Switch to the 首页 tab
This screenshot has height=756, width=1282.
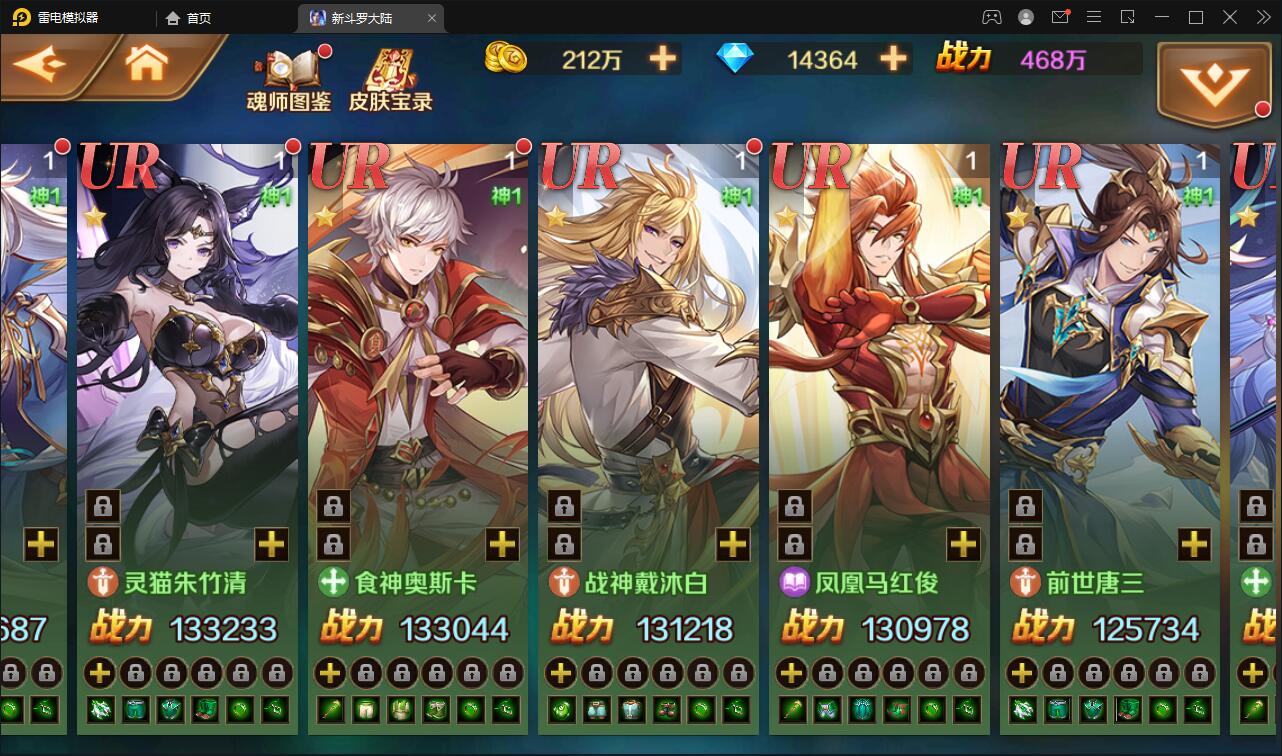click(190, 17)
